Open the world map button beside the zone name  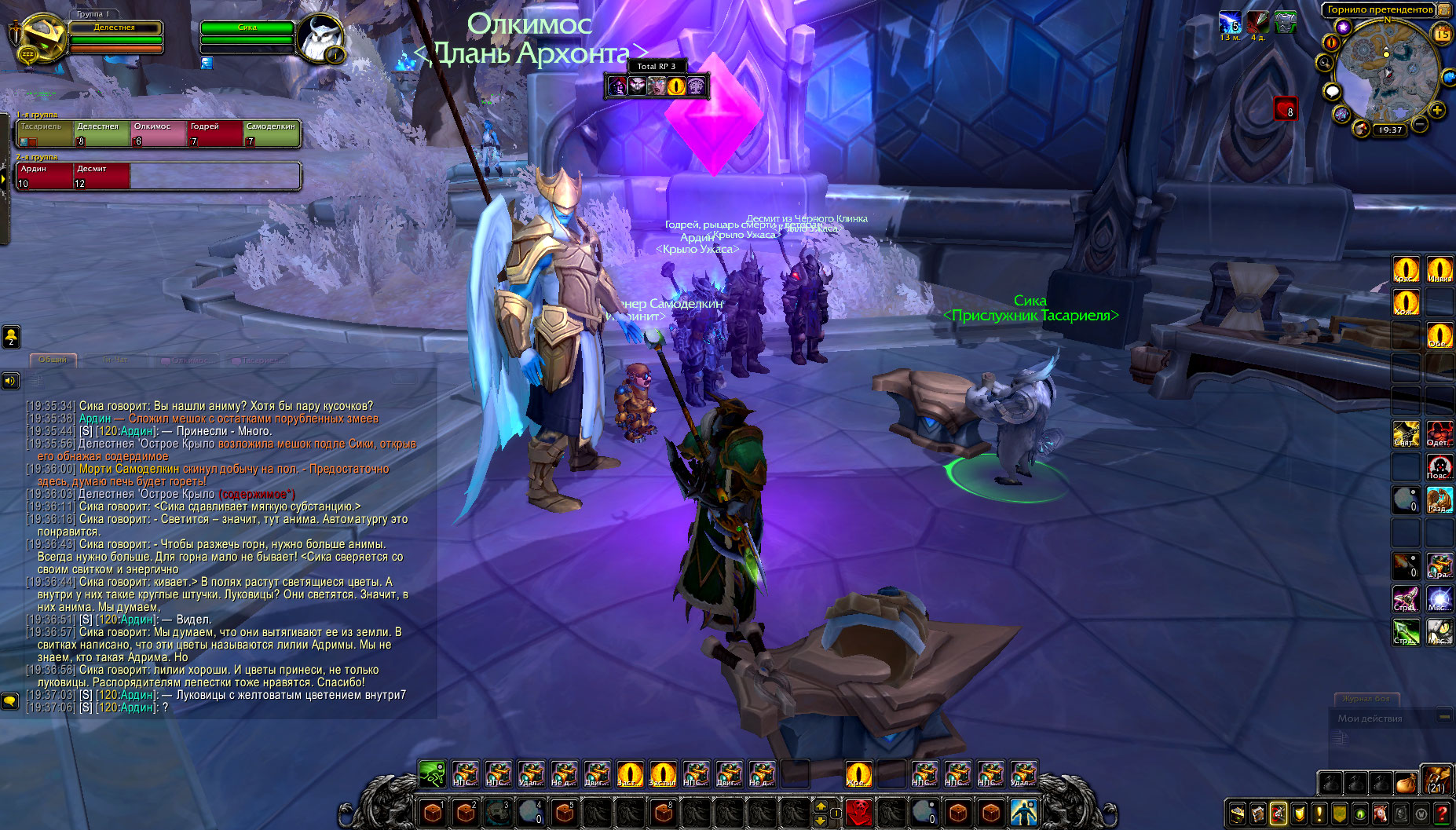(1444, 9)
